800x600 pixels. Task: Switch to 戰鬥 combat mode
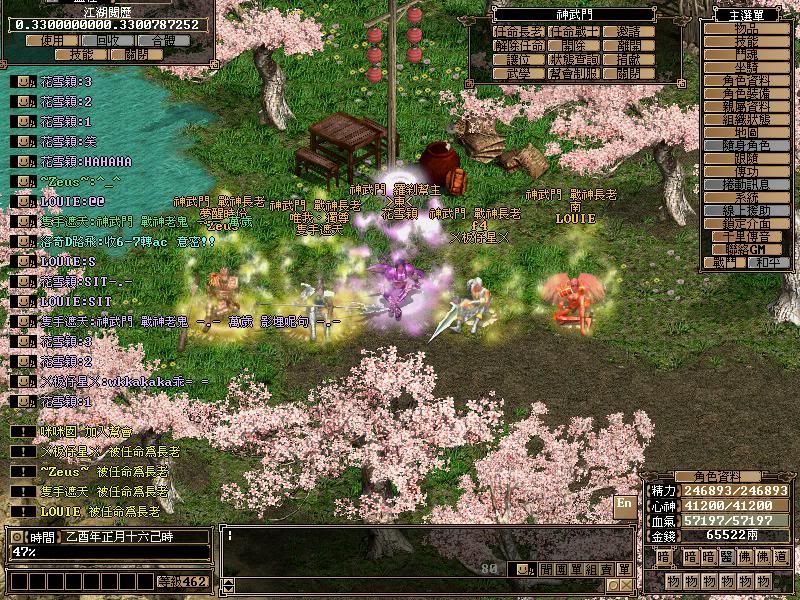point(725,262)
